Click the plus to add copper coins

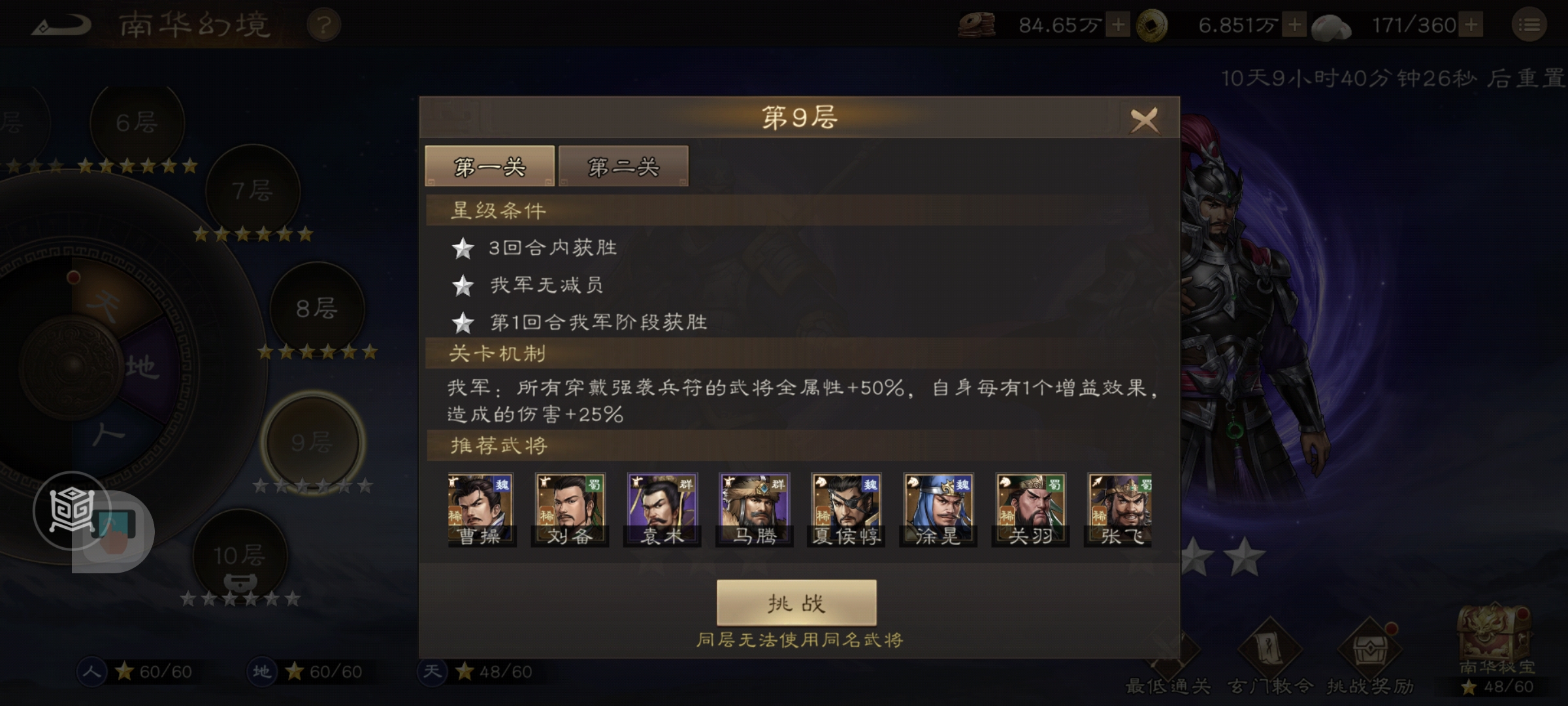(x=1118, y=24)
